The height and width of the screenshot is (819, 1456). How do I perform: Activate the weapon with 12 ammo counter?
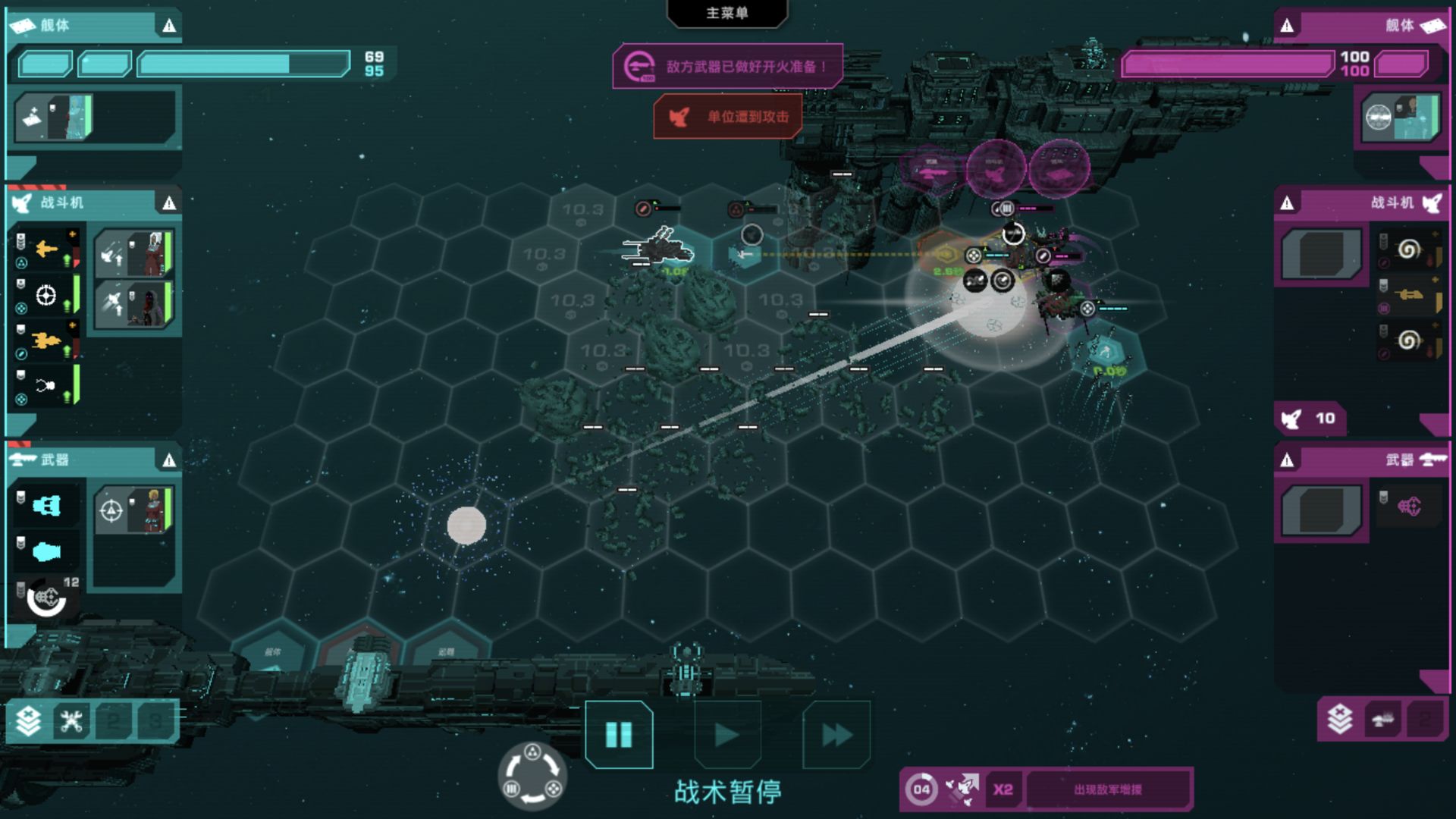click(x=47, y=599)
